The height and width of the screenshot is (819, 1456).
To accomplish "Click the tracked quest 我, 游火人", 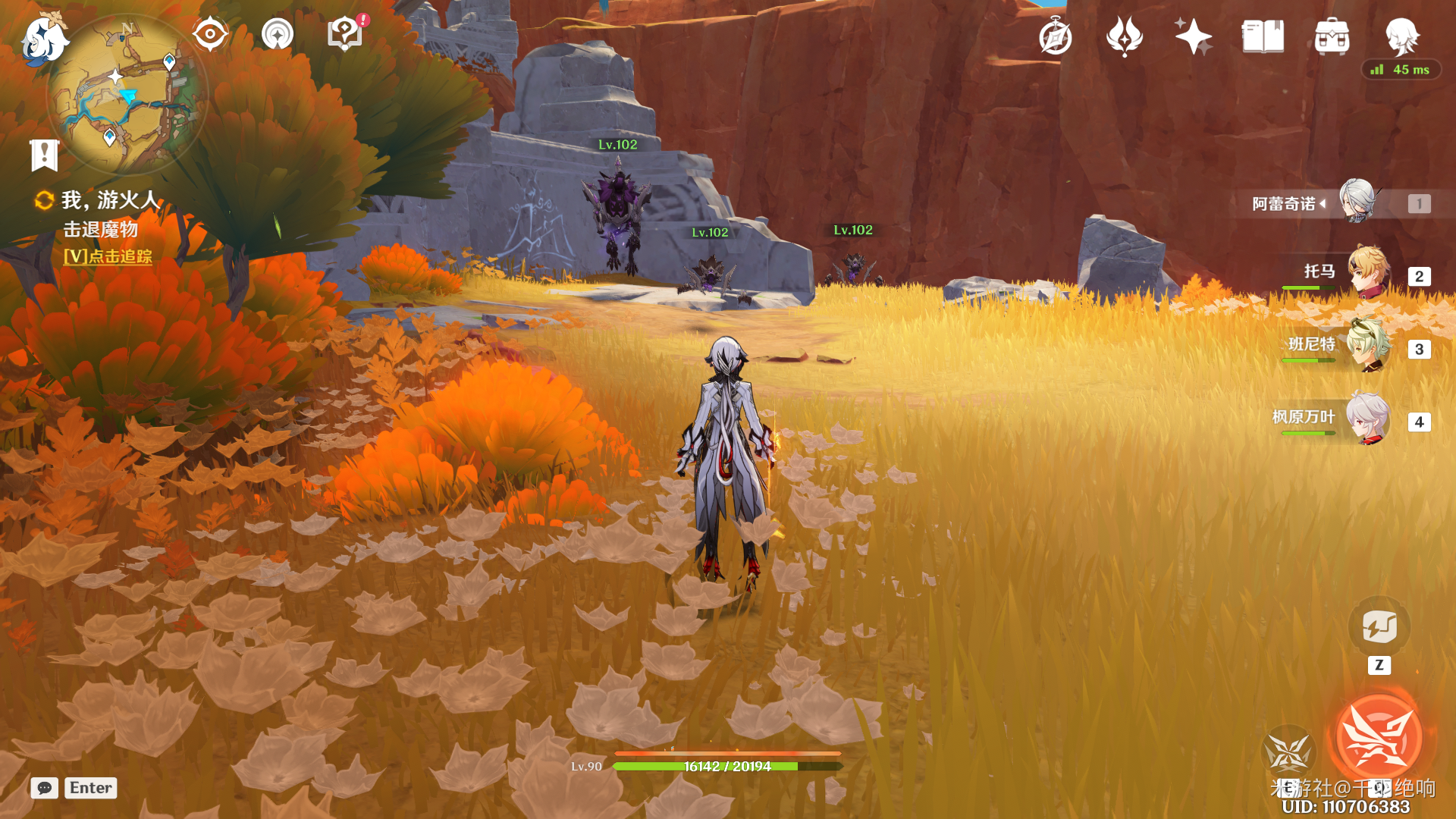I will pos(111,200).
